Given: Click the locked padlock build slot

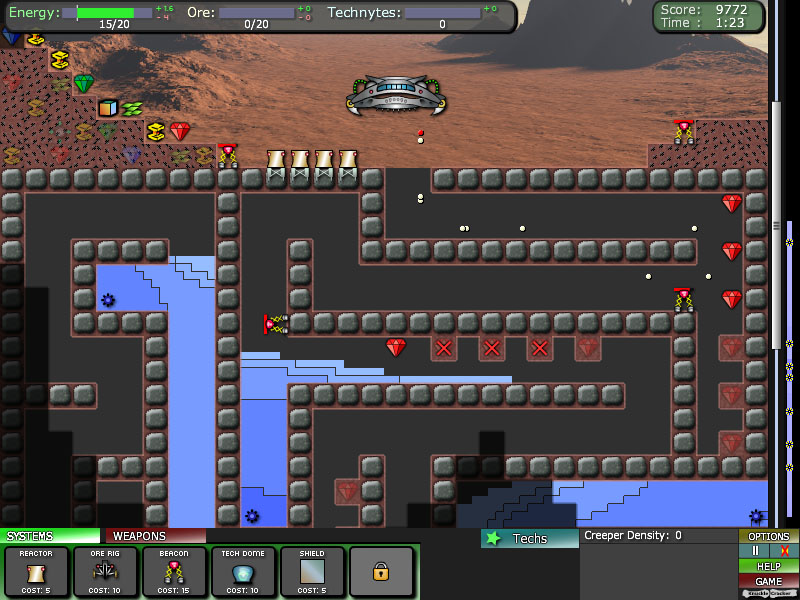Looking at the screenshot, I should coord(381,572).
